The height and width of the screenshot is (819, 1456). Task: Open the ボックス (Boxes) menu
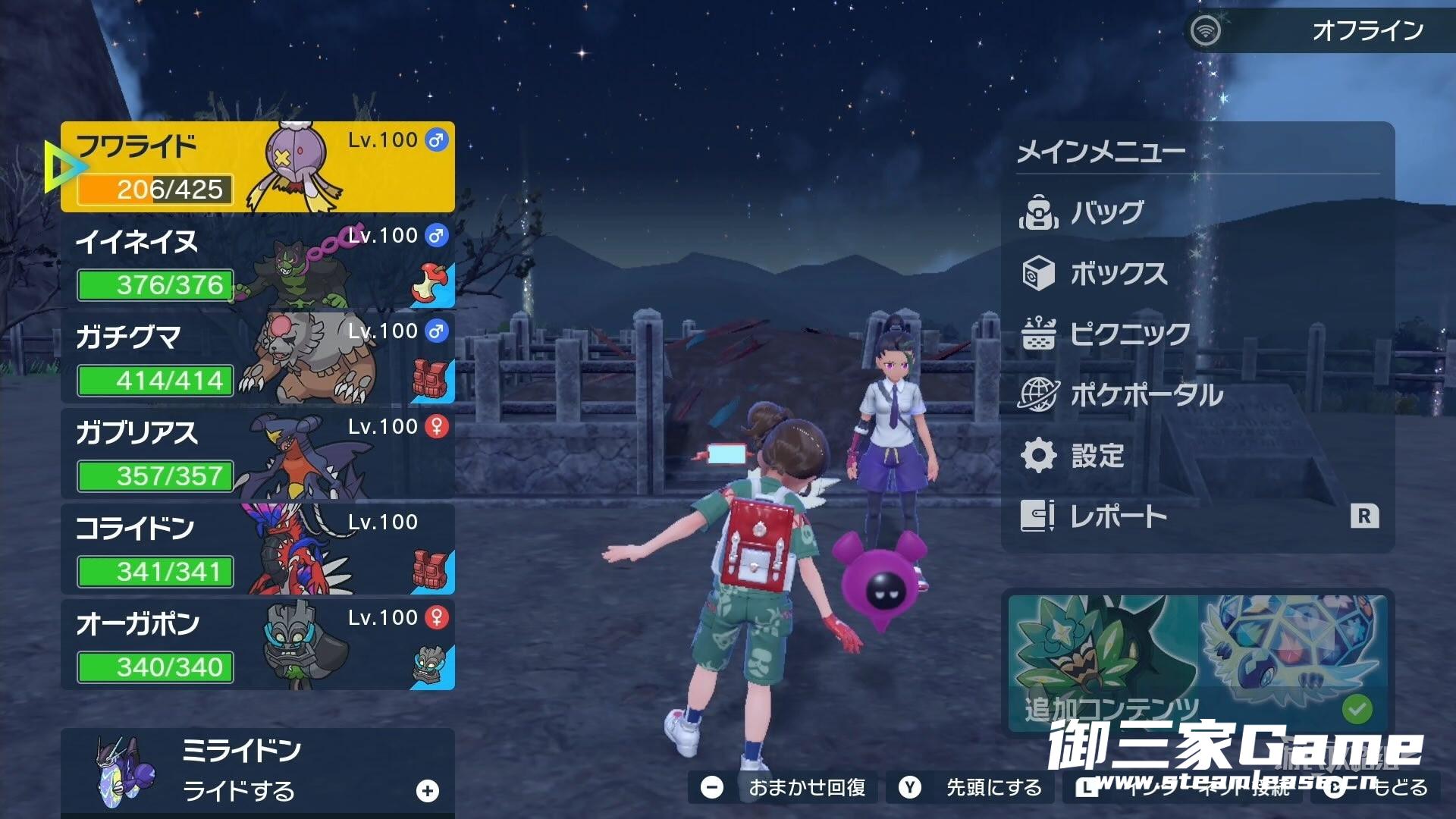click(1118, 274)
